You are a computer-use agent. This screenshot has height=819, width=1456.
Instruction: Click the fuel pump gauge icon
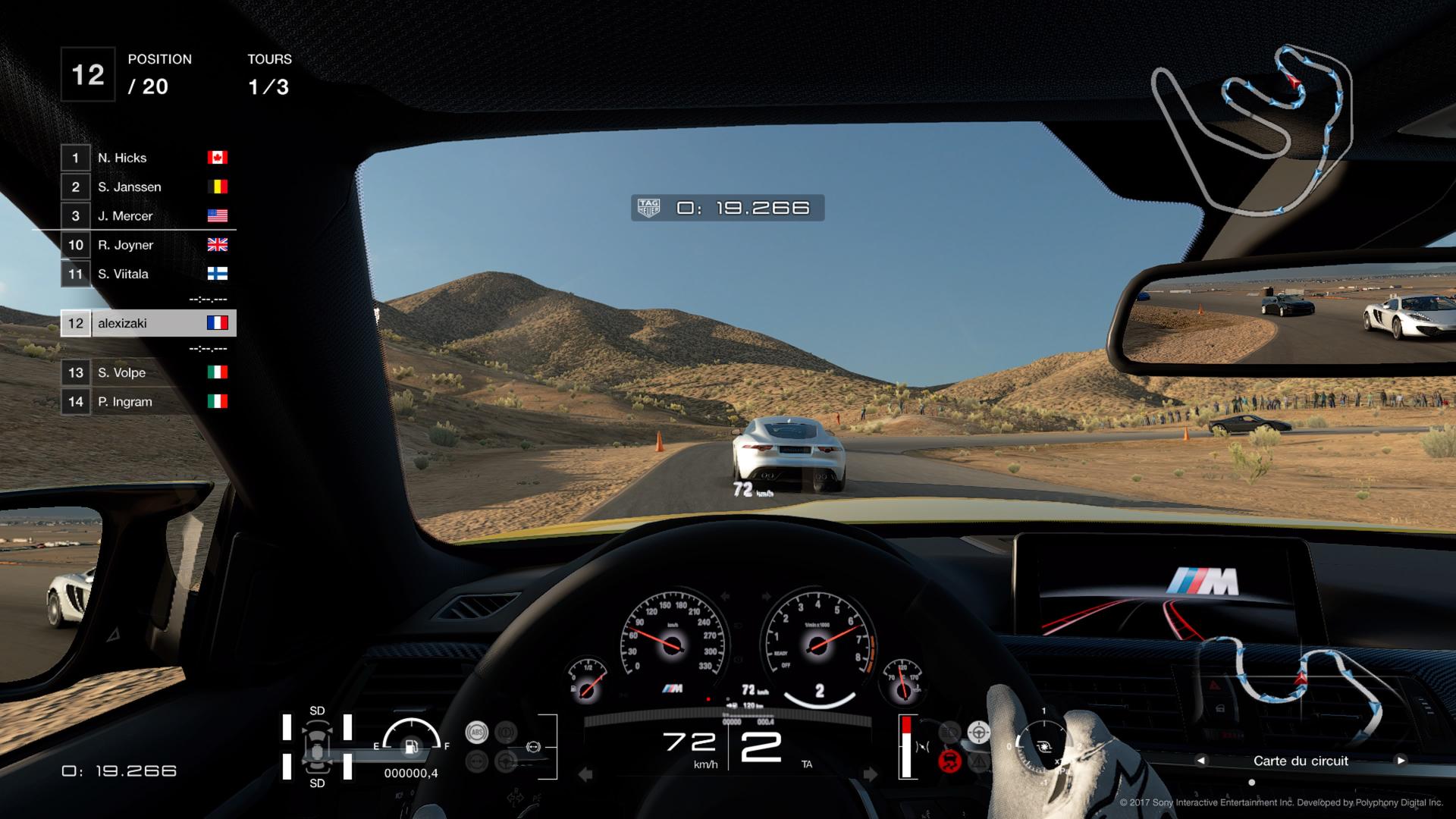411,746
